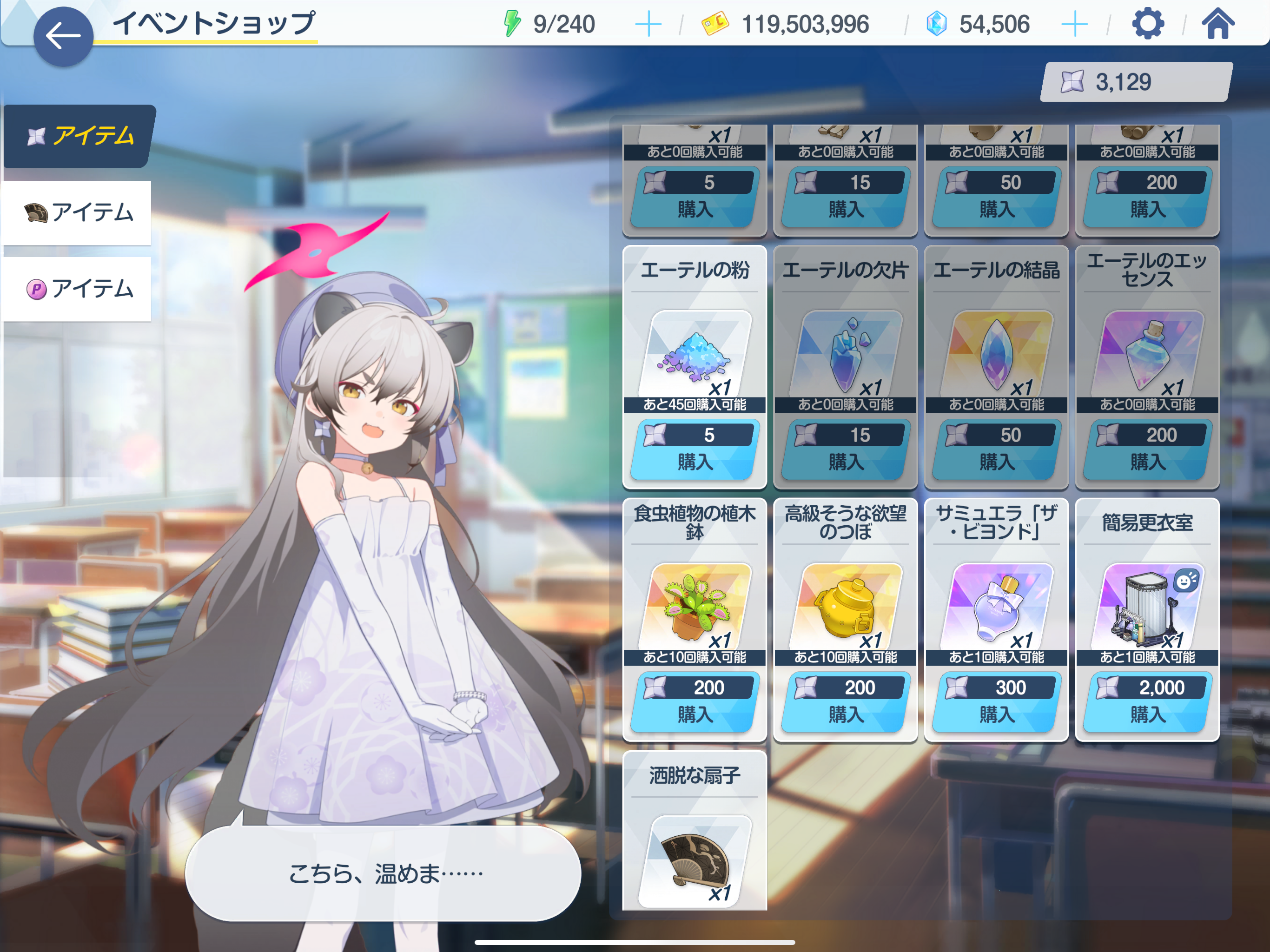Go back with the arrow button
Screen dimensions: 1270x952
[x=63, y=36]
